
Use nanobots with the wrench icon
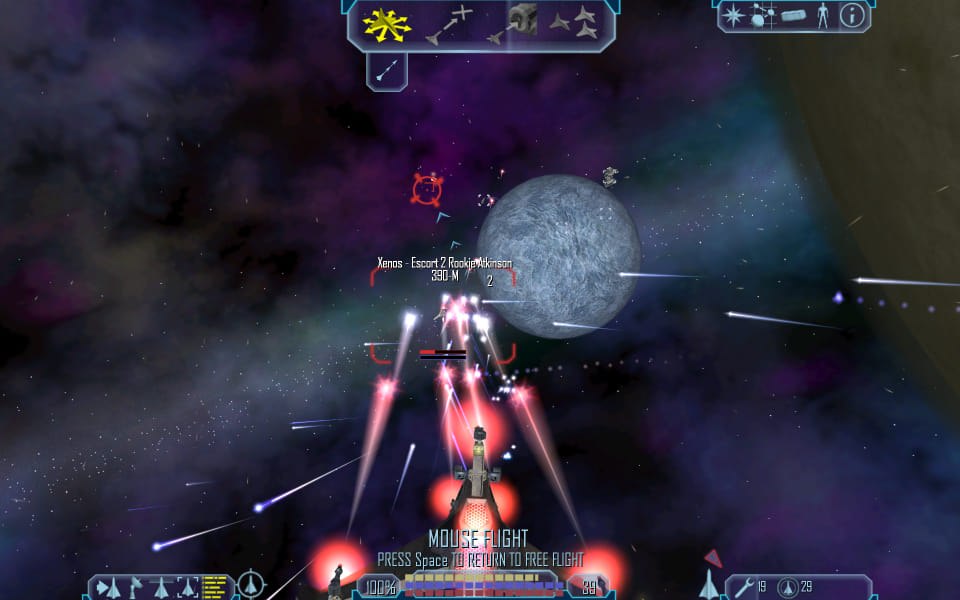(x=743, y=586)
